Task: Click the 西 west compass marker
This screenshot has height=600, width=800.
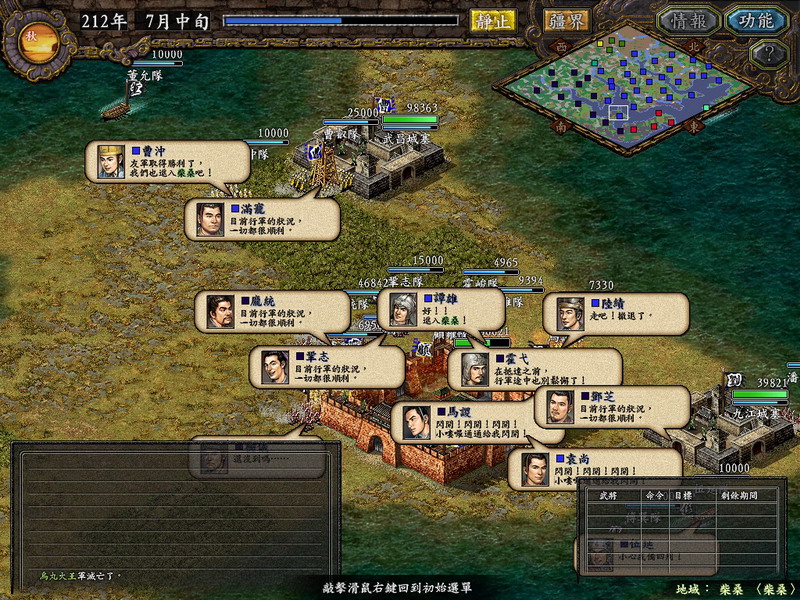Action: [x=560, y=46]
